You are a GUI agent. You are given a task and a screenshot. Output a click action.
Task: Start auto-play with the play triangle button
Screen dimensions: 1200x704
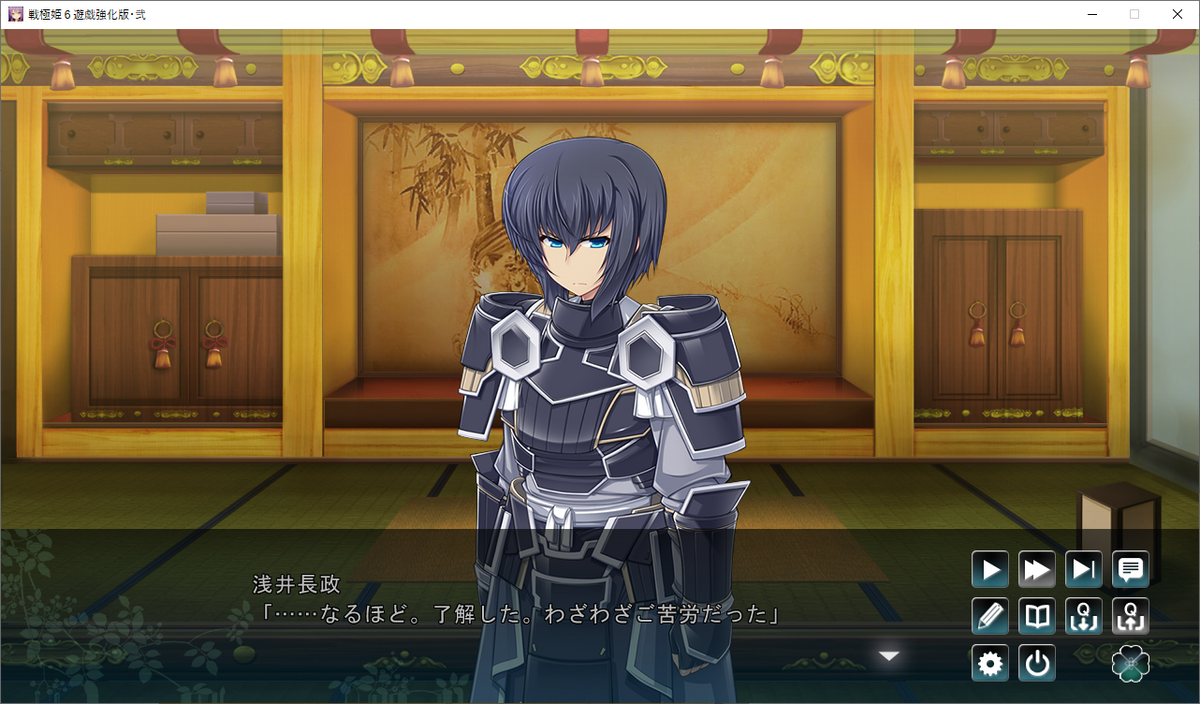[990, 570]
